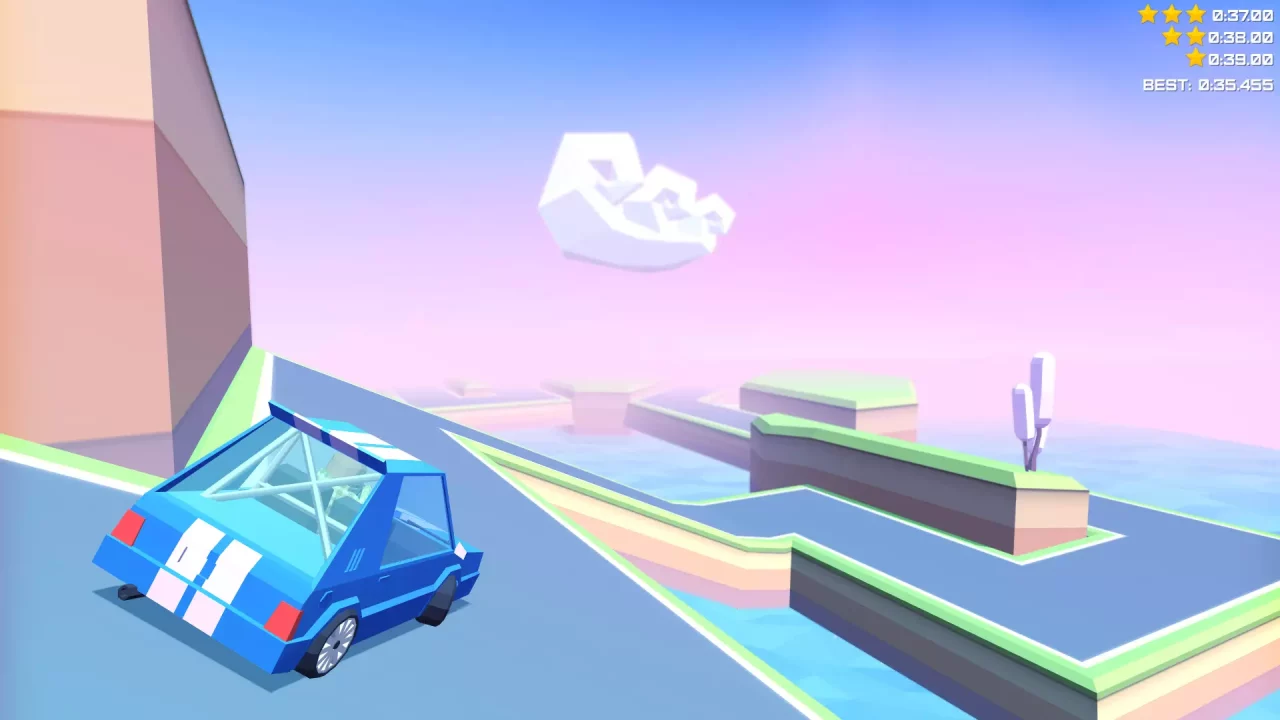Click the 0:38.00 time entry

1240,36
